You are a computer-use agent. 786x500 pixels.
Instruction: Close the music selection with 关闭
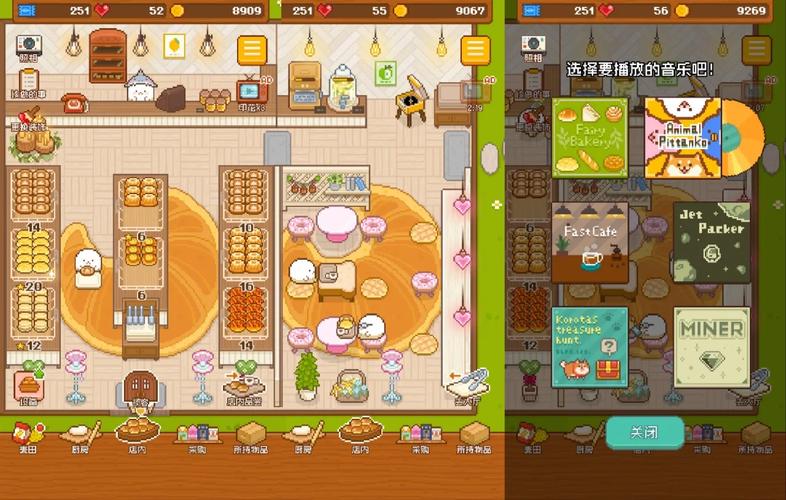coord(645,432)
